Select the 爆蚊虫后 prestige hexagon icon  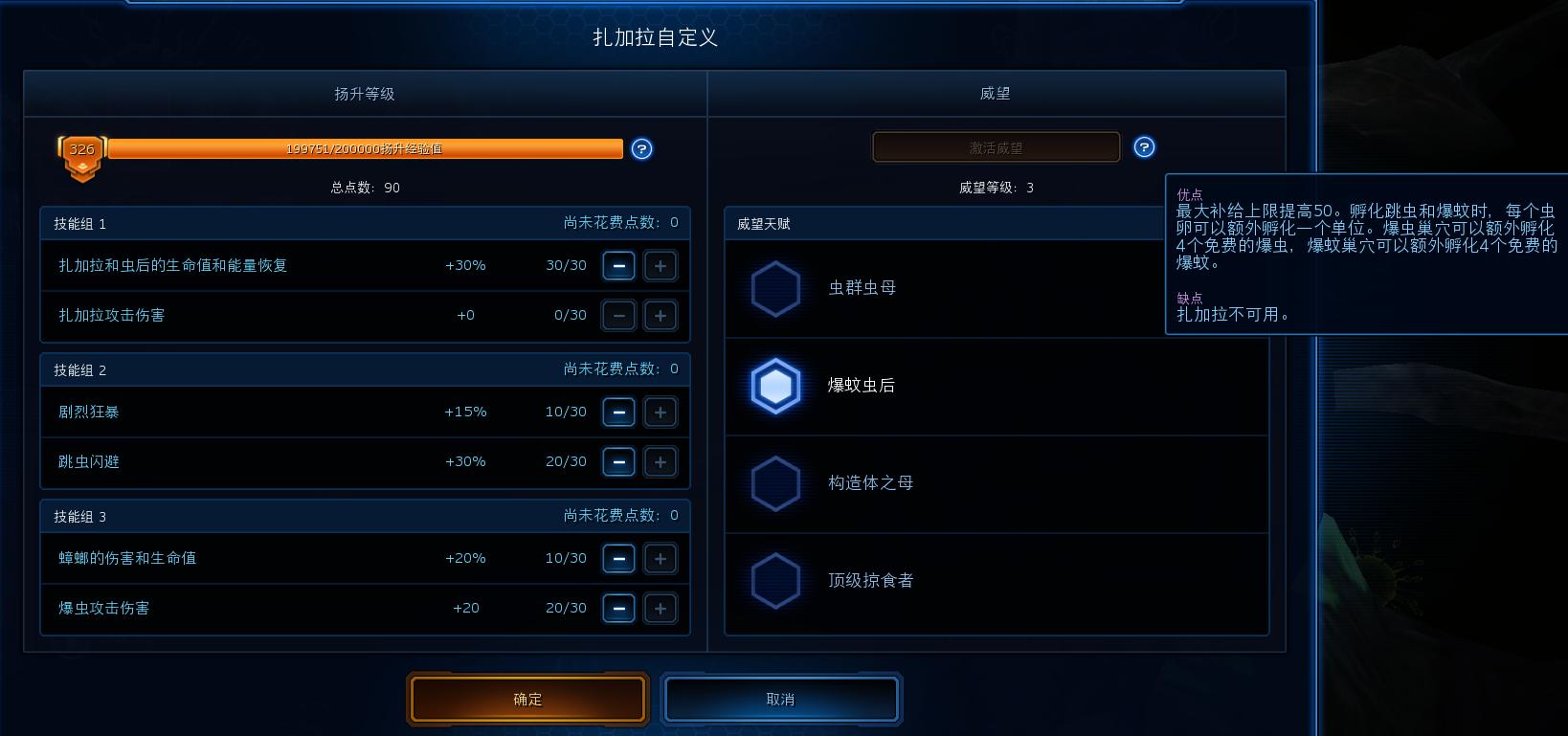[x=775, y=386]
